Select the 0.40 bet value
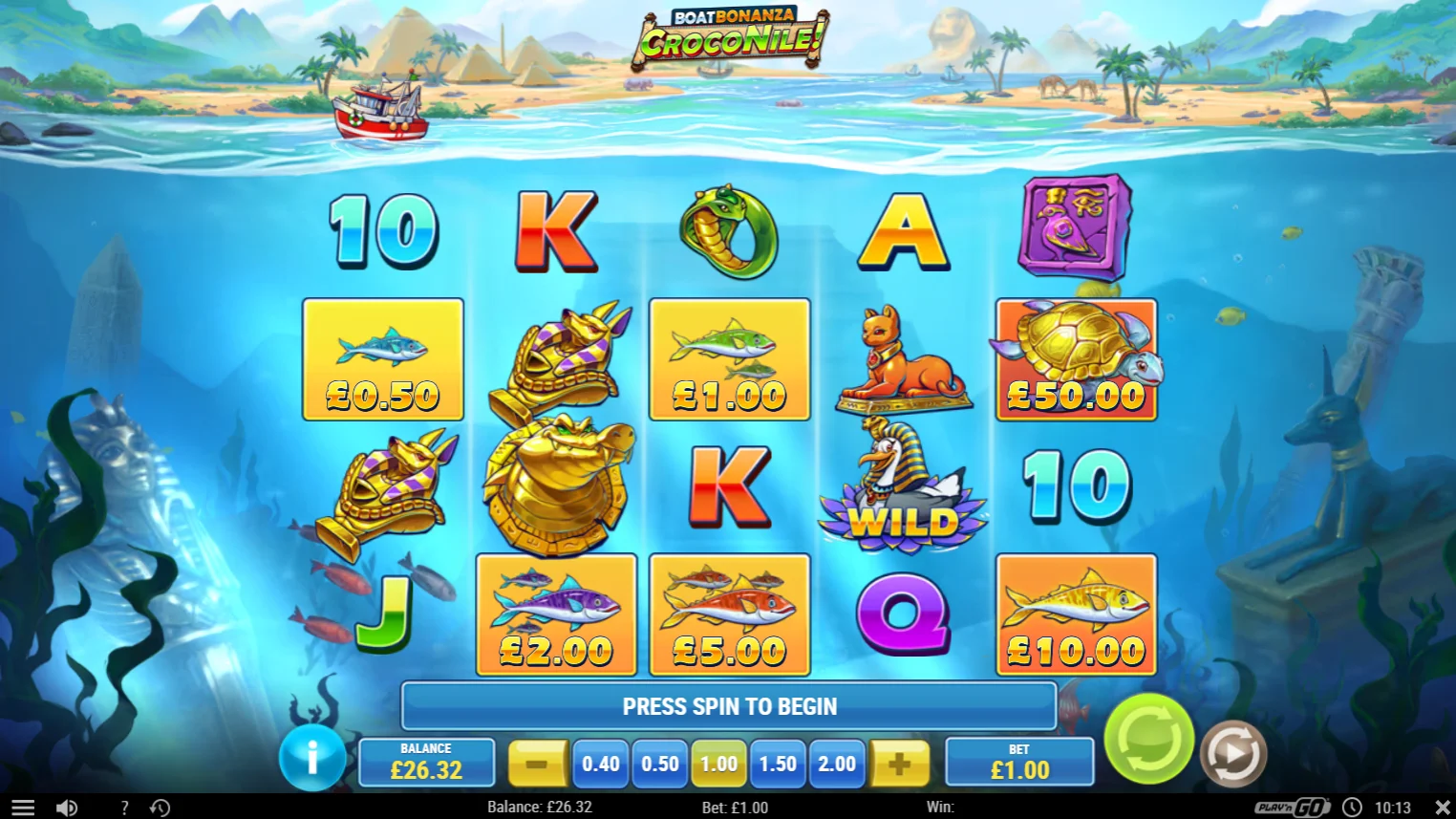The height and width of the screenshot is (819, 1456). [600, 764]
